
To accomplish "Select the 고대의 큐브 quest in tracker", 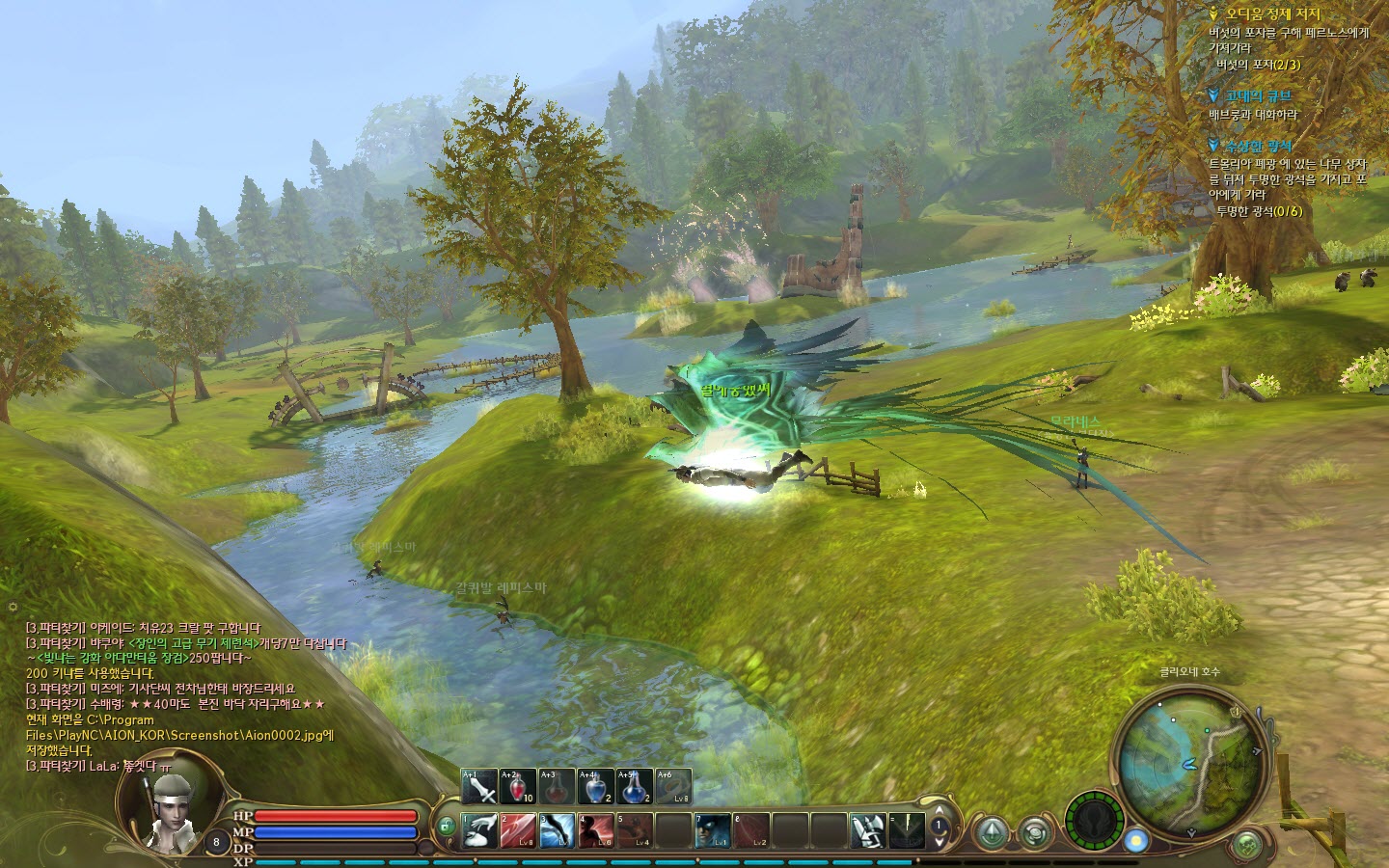I will [x=1258, y=95].
